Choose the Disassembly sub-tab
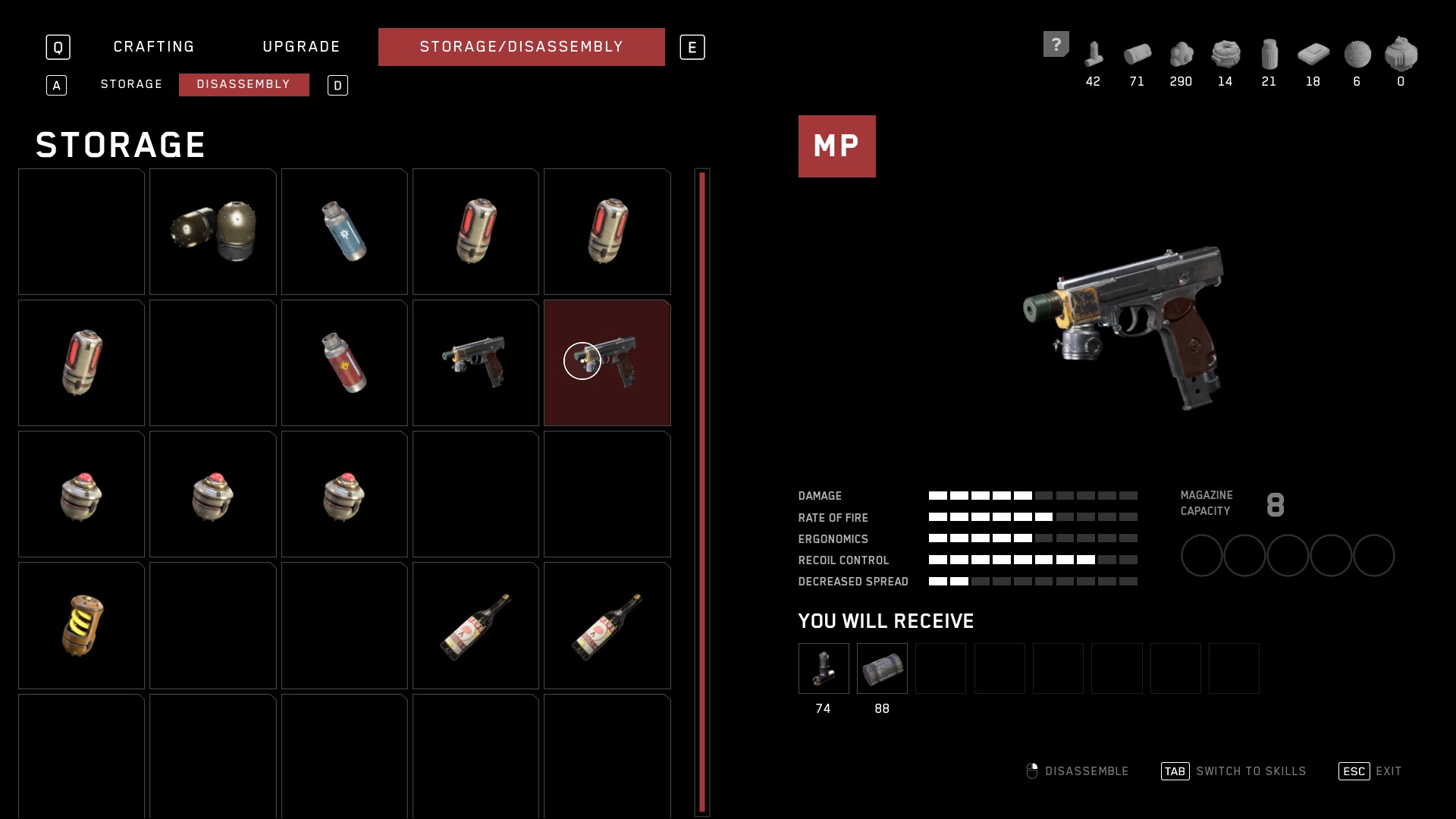The width and height of the screenshot is (1456, 819). click(243, 84)
